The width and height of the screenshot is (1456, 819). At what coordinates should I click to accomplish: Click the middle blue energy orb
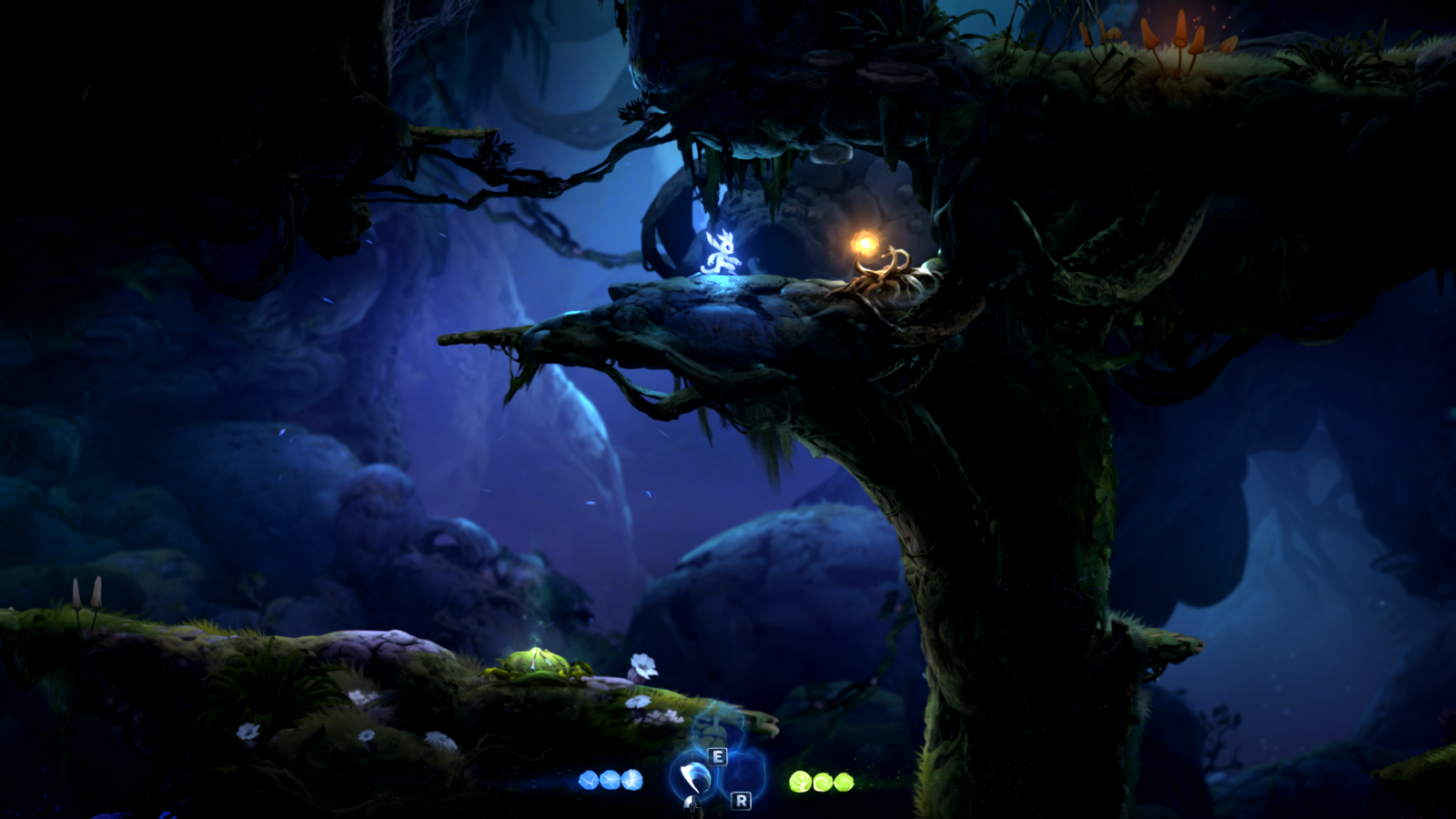608,780
